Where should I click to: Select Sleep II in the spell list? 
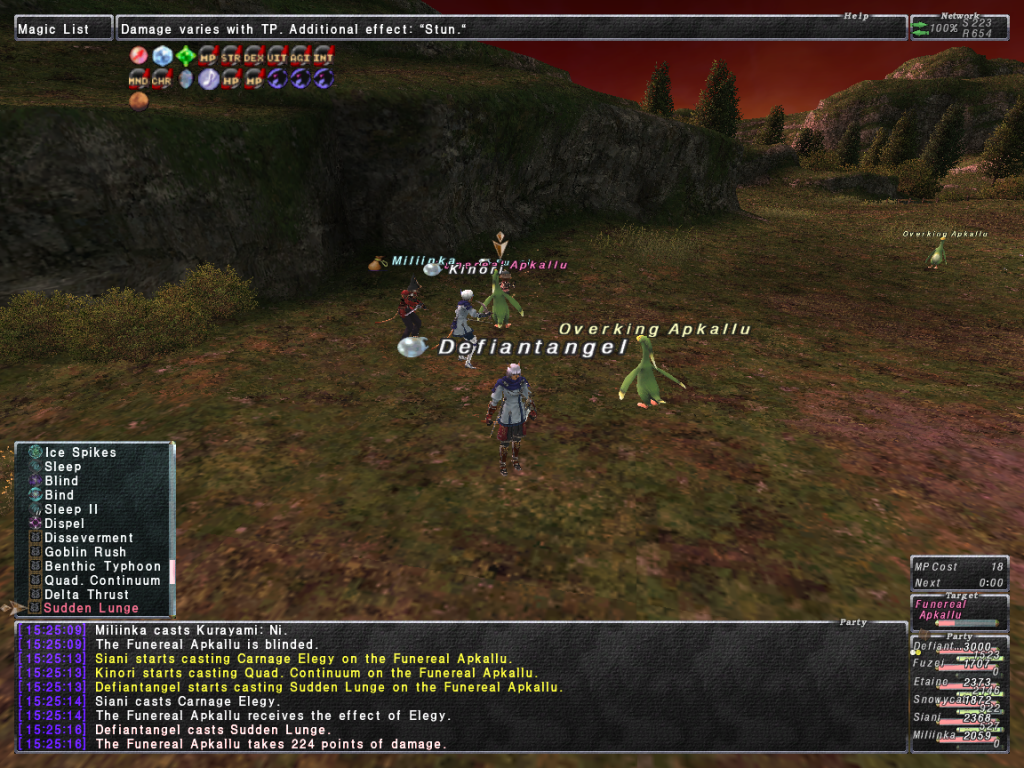pyautogui.click(x=71, y=509)
